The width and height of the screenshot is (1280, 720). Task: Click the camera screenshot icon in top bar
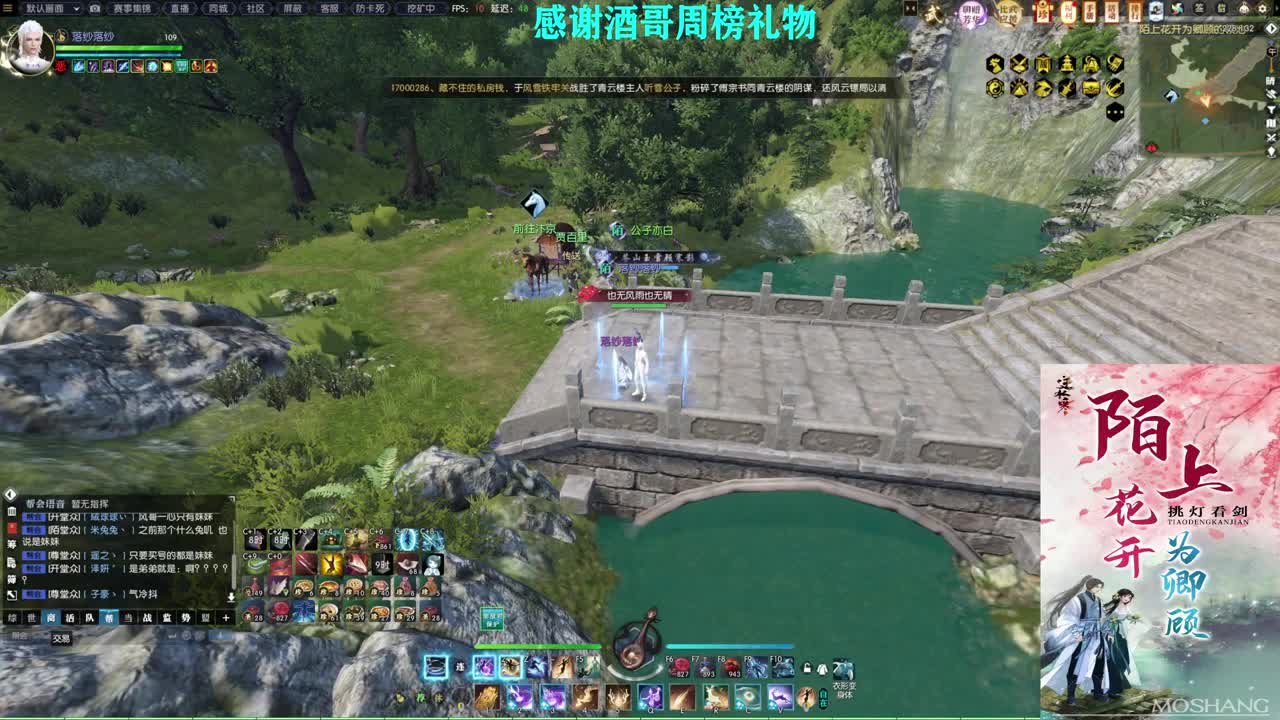(95, 9)
